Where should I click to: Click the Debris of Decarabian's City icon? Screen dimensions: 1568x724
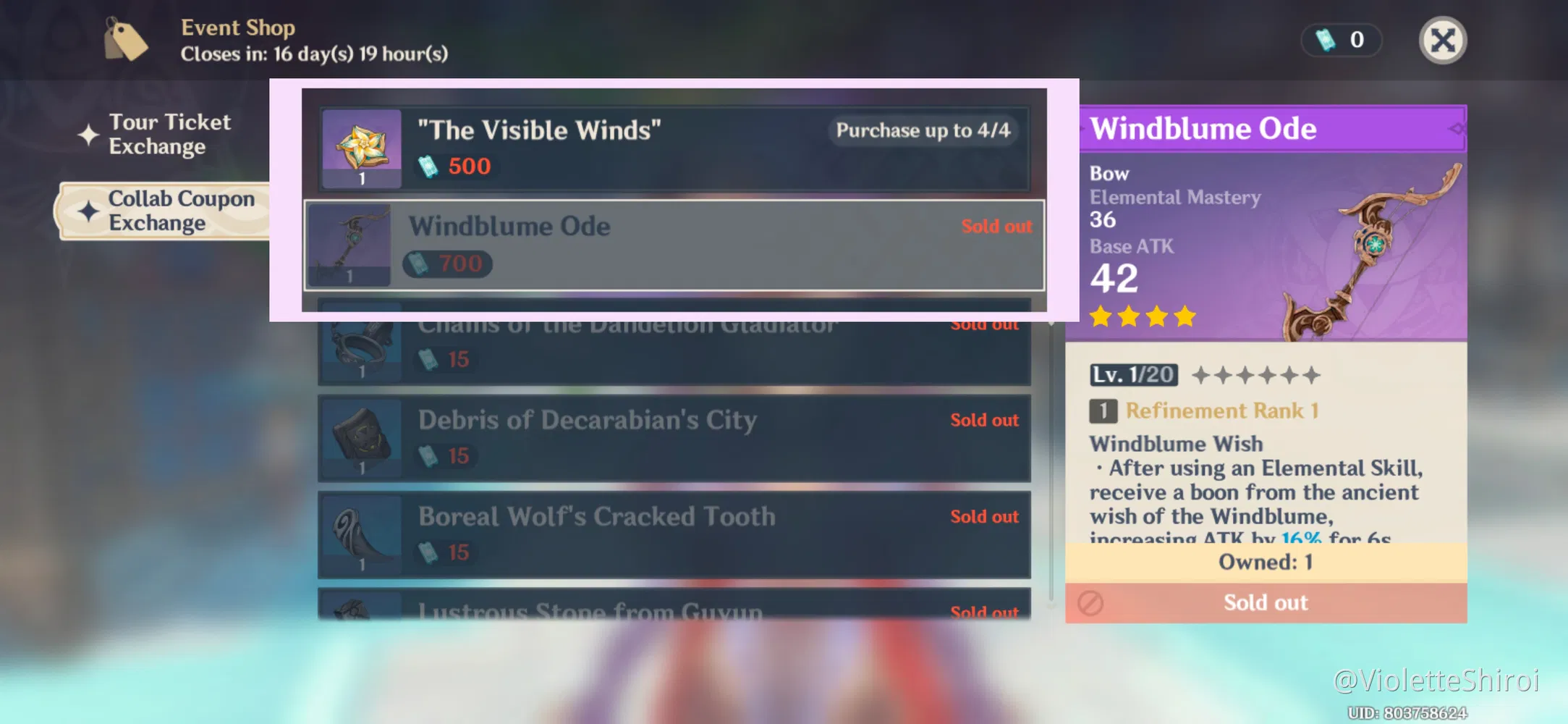[x=360, y=438]
